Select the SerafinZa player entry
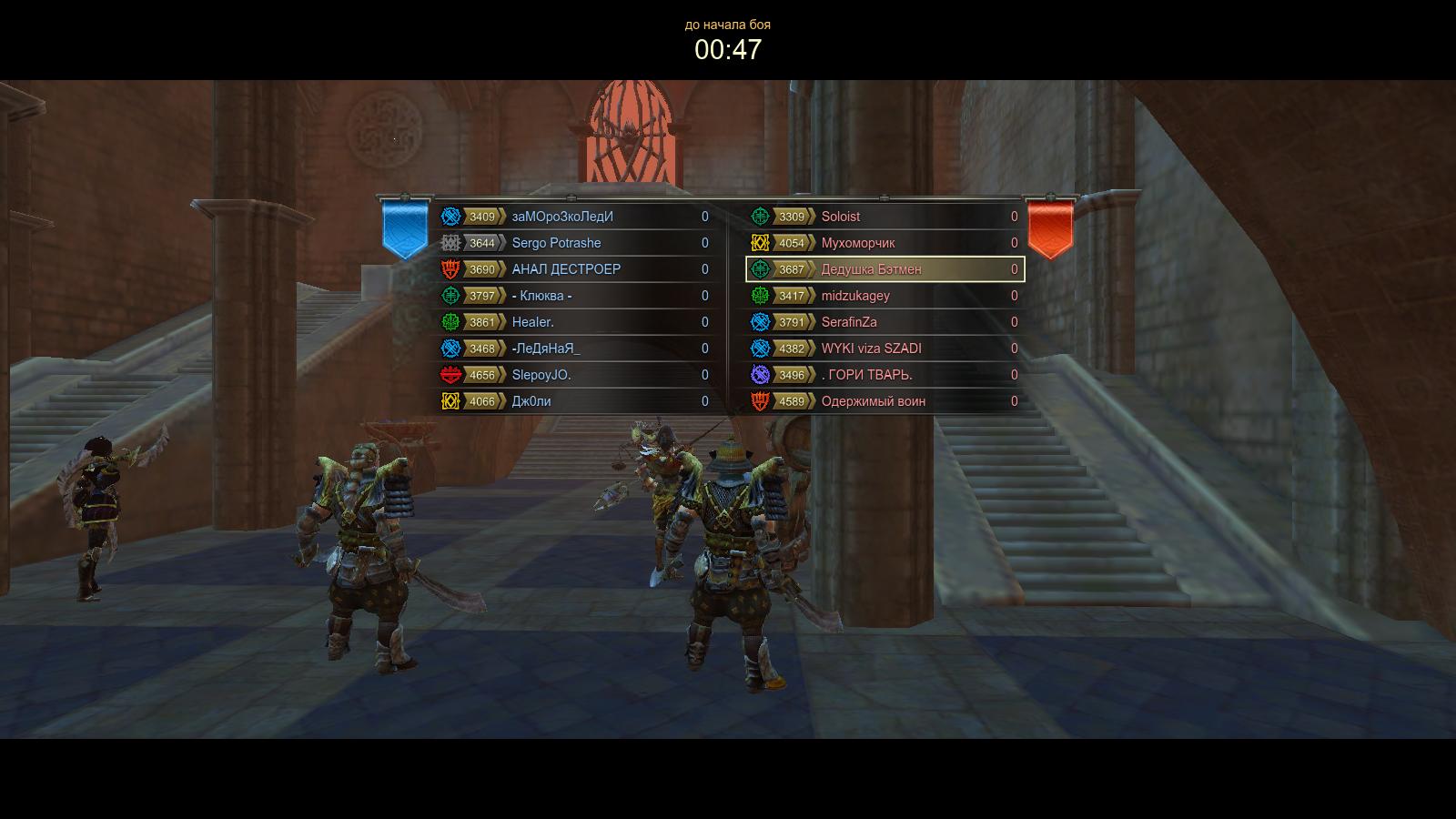1456x819 pixels. click(883, 322)
